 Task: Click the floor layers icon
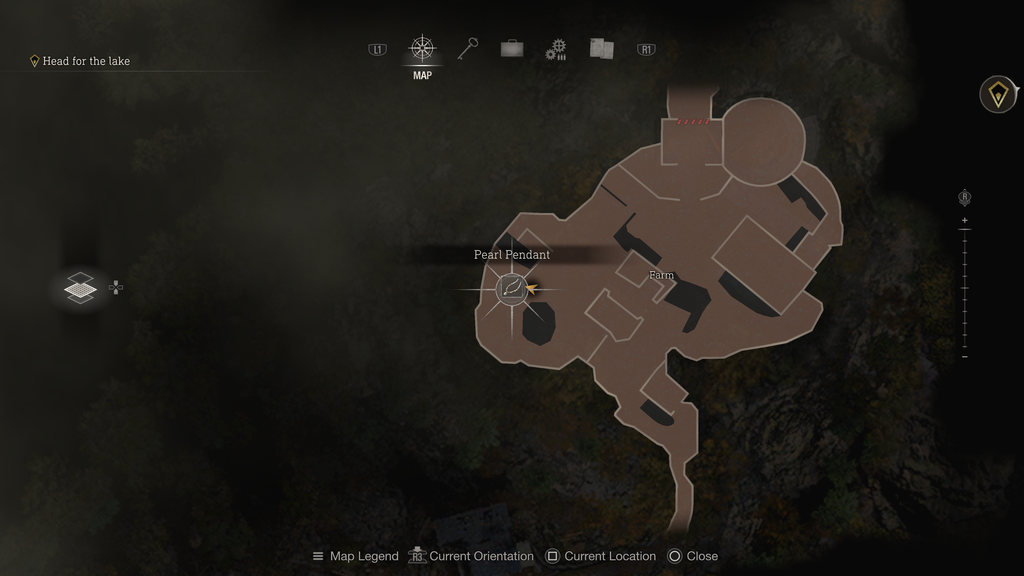(x=80, y=288)
